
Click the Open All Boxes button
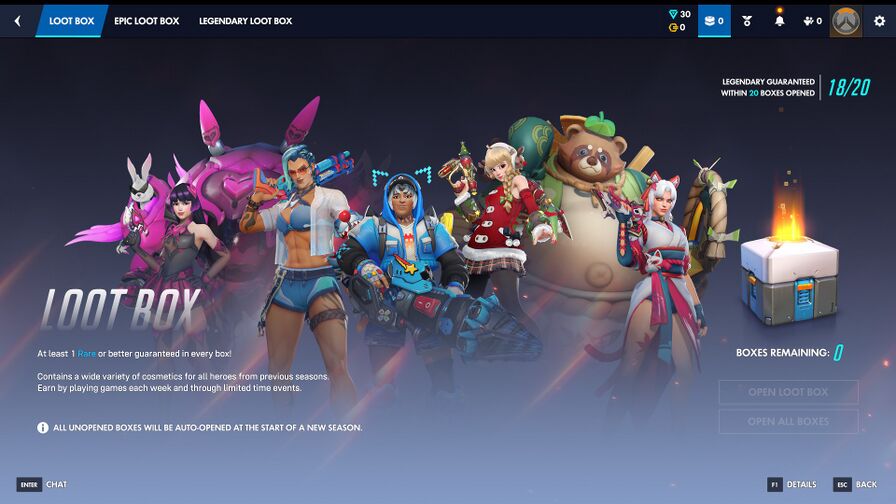788,421
